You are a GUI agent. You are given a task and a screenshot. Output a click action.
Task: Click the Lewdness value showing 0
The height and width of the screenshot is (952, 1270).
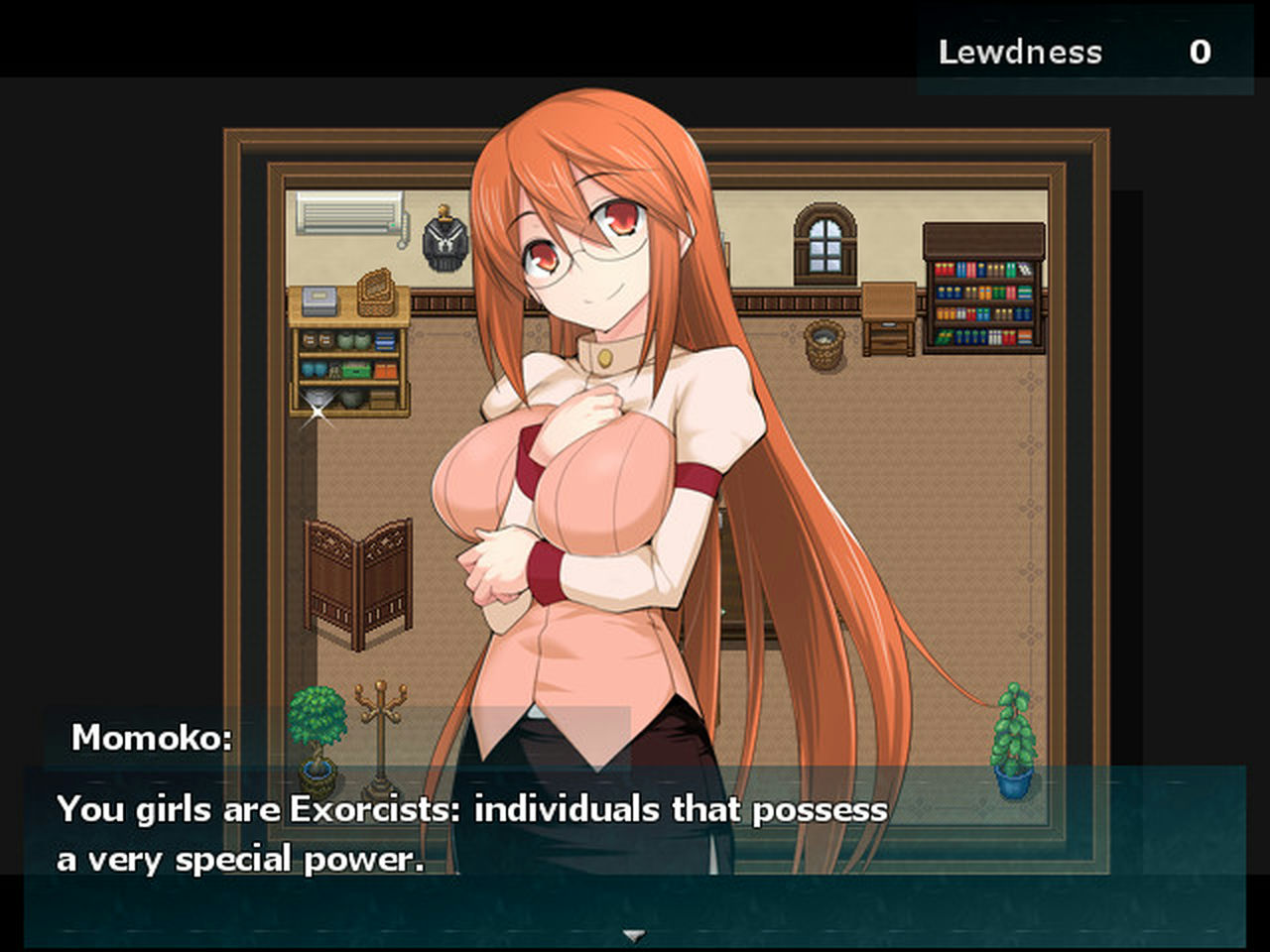click(x=1201, y=53)
